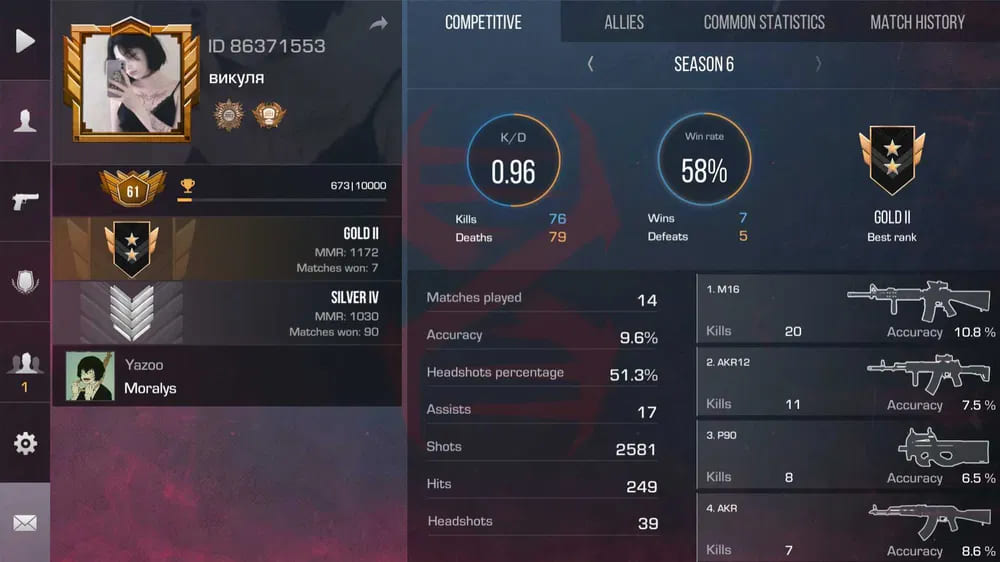The width and height of the screenshot is (1000, 562).
Task: Choose the P90 weapon stats row
Action: 848,455
